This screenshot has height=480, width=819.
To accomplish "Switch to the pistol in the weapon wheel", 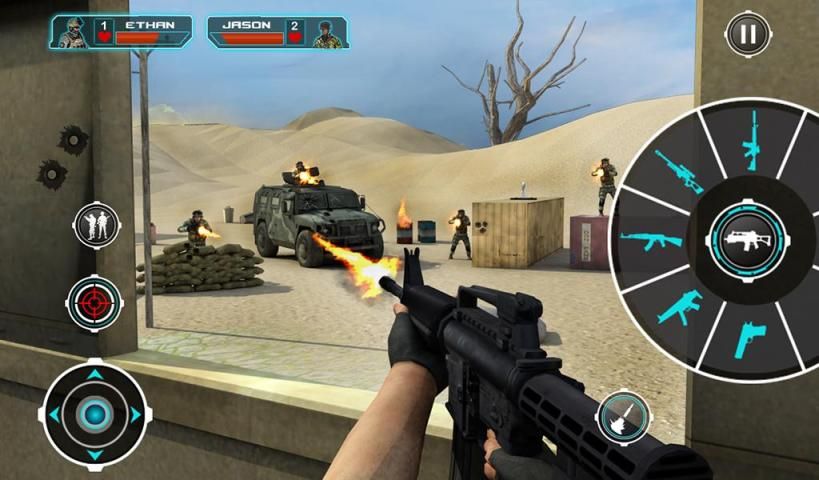I will pyautogui.click(x=749, y=338).
